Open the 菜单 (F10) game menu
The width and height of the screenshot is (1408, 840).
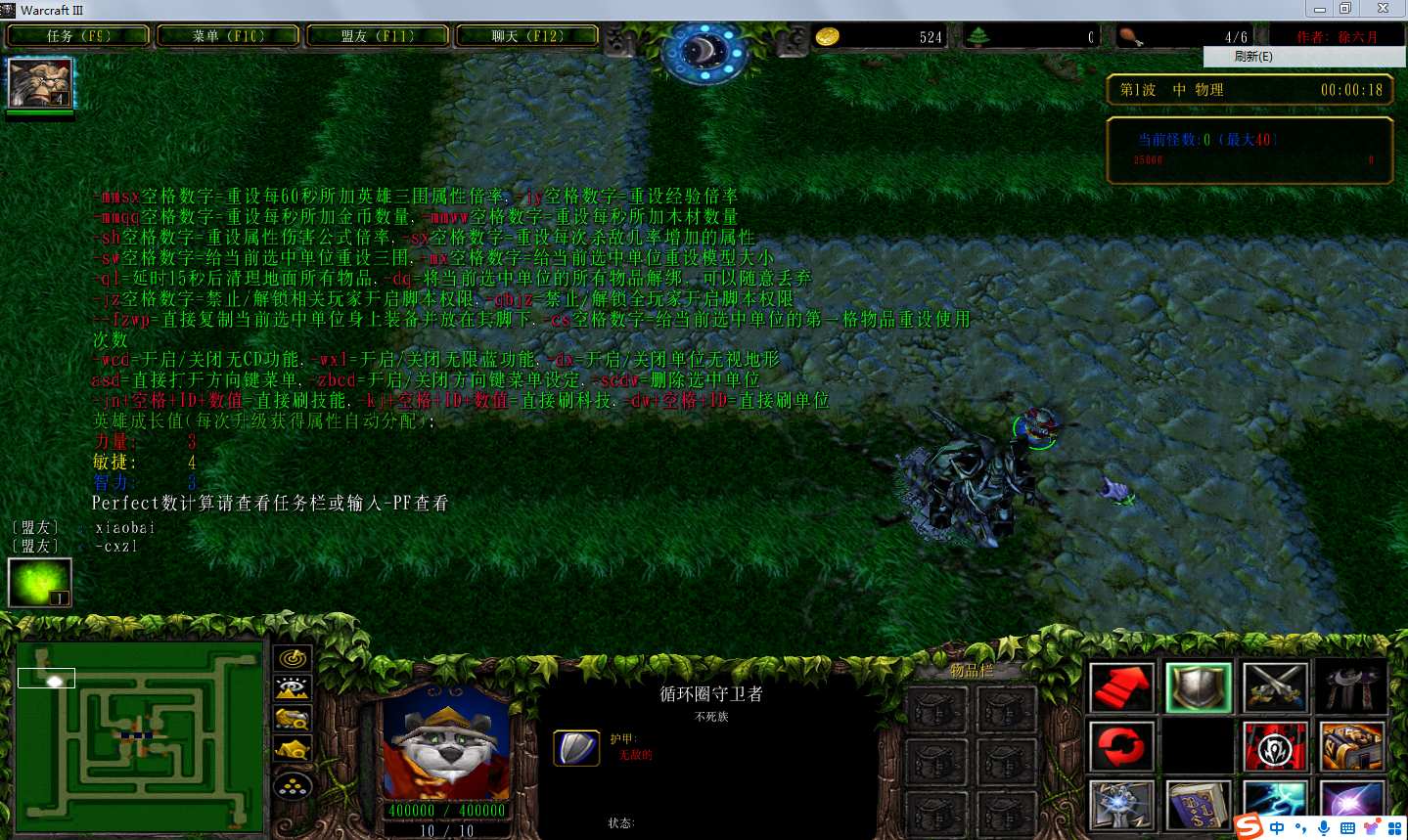click(x=228, y=36)
